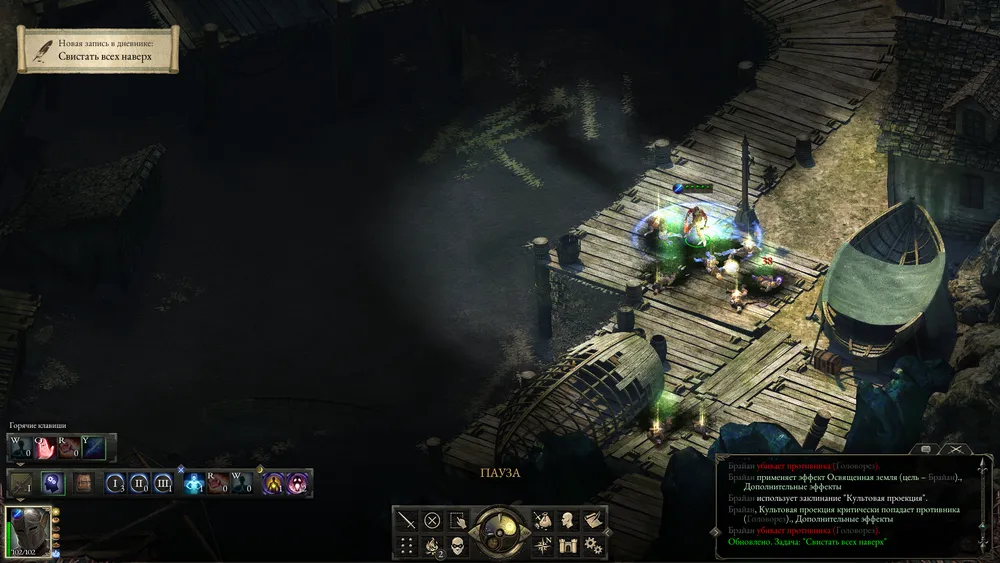Toggle stealth mode with the masked face
Viewport: 1000px width, 563px height.
pos(458,546)
